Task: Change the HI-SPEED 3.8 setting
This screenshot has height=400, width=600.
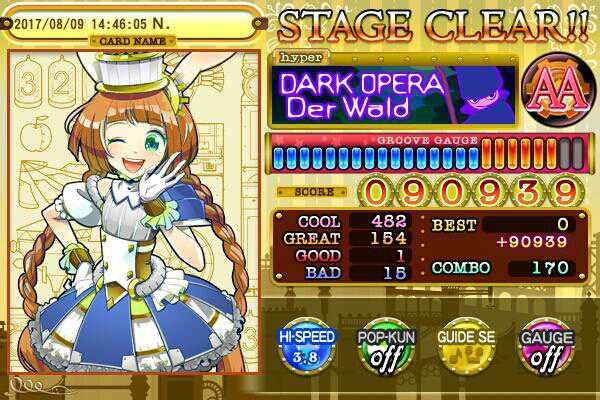Action: tap(306, 347)
